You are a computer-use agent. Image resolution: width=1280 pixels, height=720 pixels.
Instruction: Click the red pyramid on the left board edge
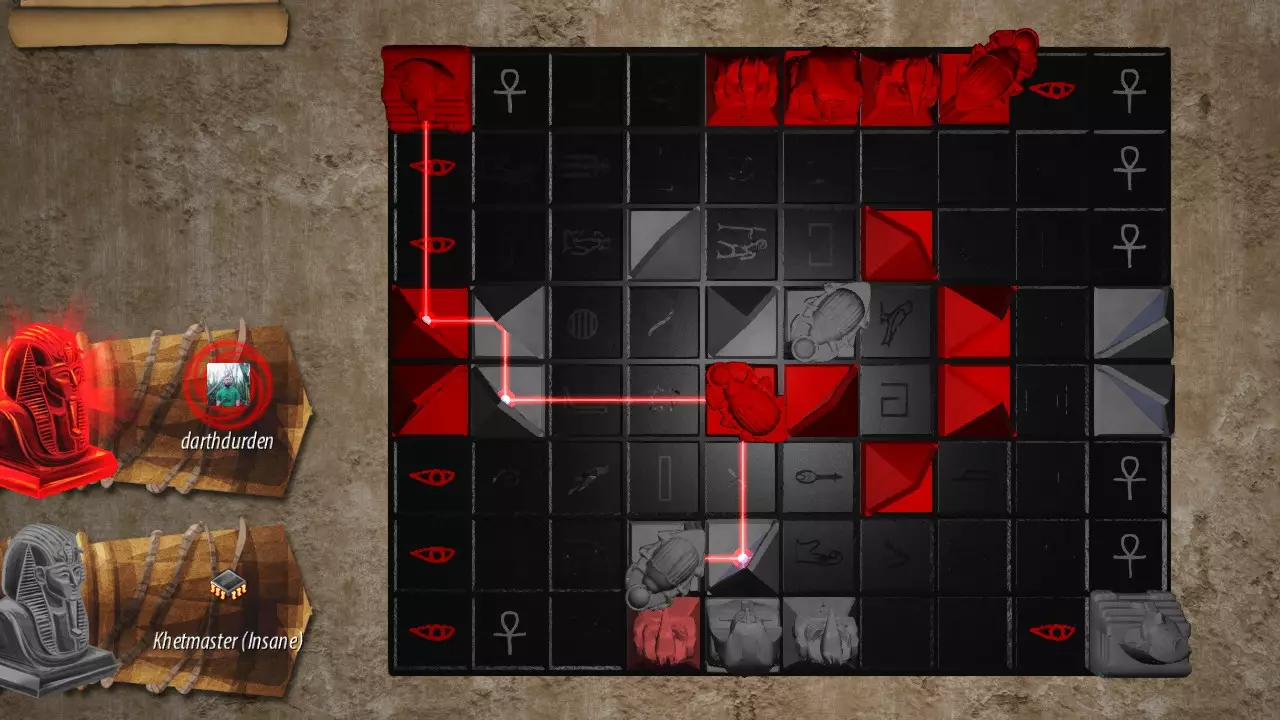(x=432, y=320)
